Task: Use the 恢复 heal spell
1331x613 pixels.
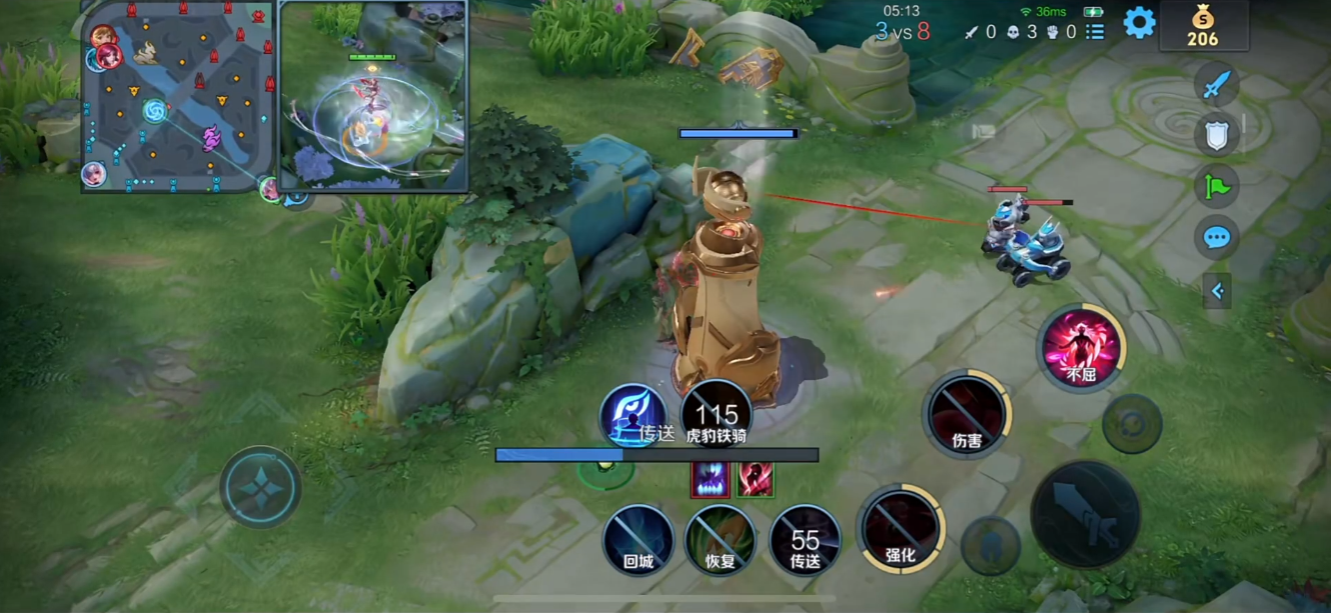Action: click(x=720, y=540)
